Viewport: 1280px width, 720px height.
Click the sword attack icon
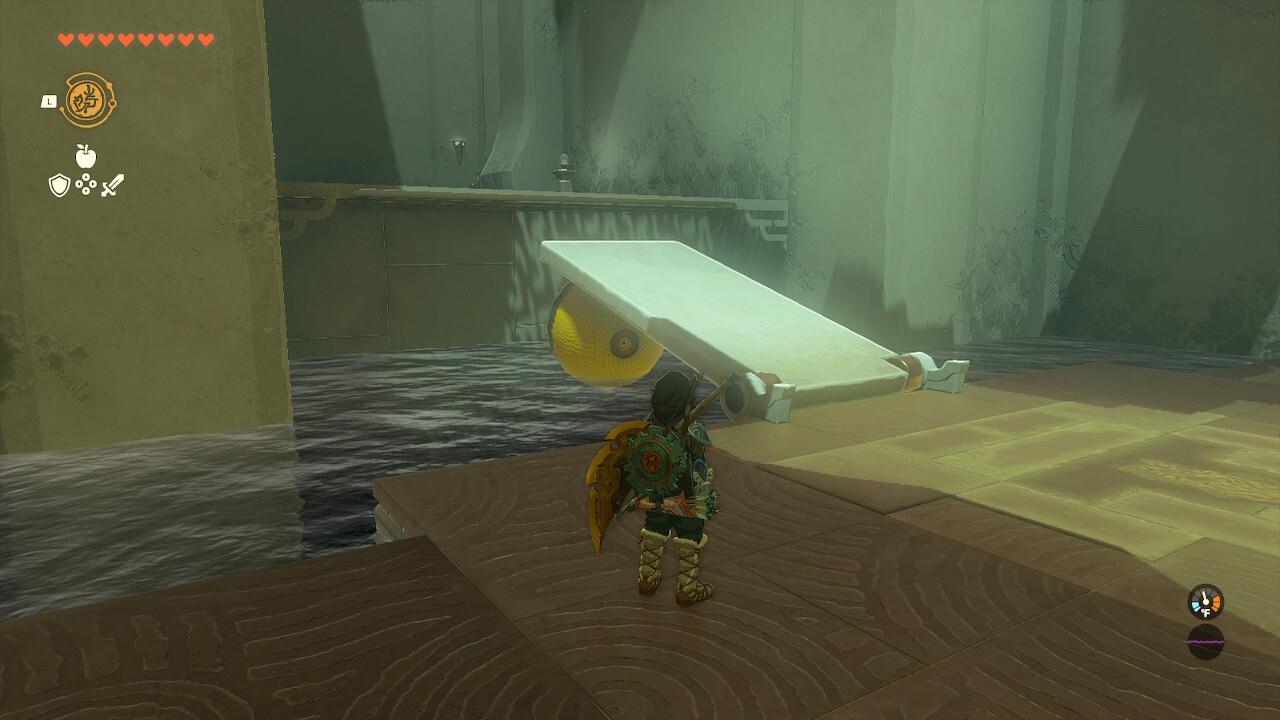coord(111,184)
